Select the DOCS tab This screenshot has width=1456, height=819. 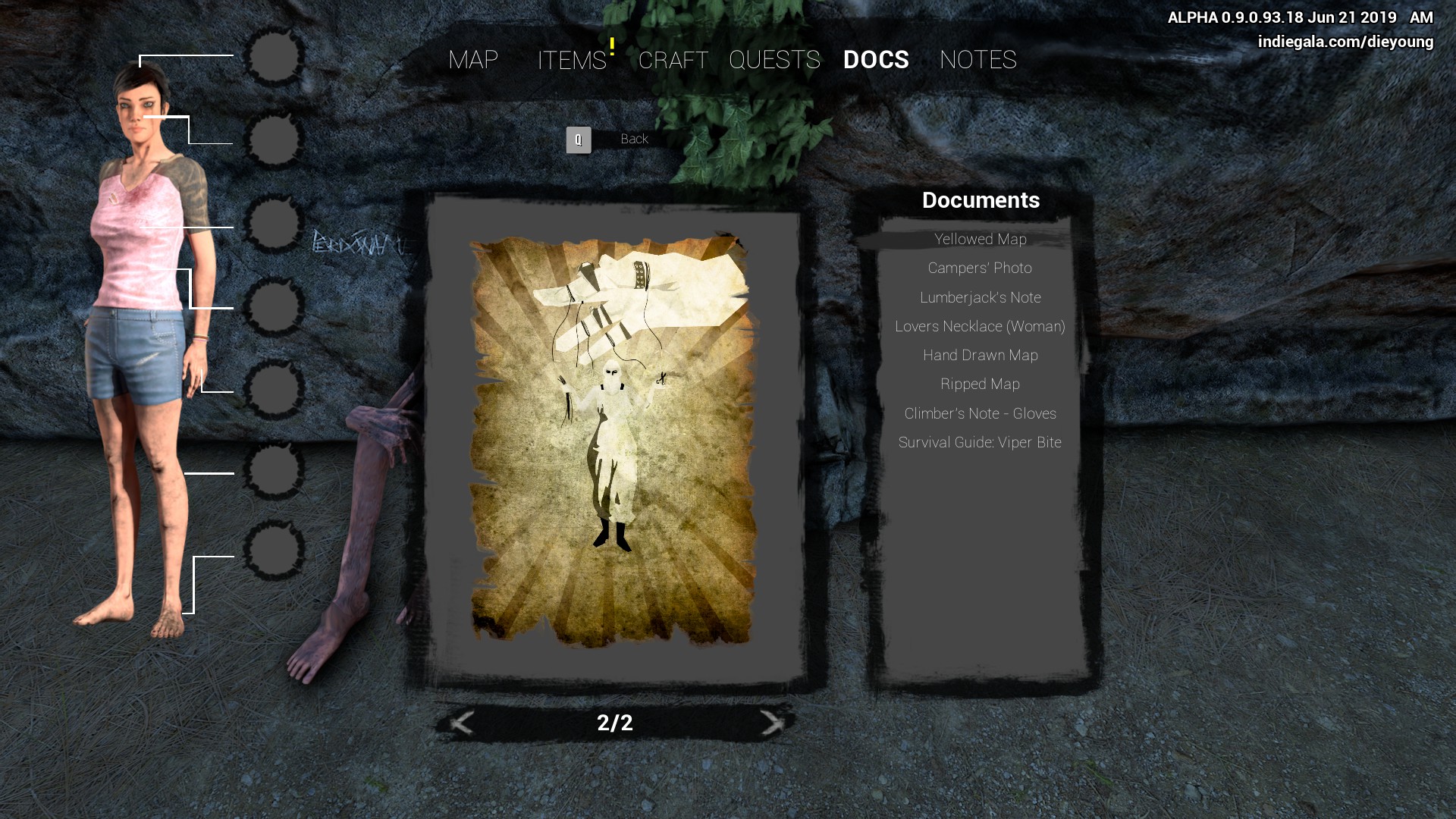click(876, 60)
